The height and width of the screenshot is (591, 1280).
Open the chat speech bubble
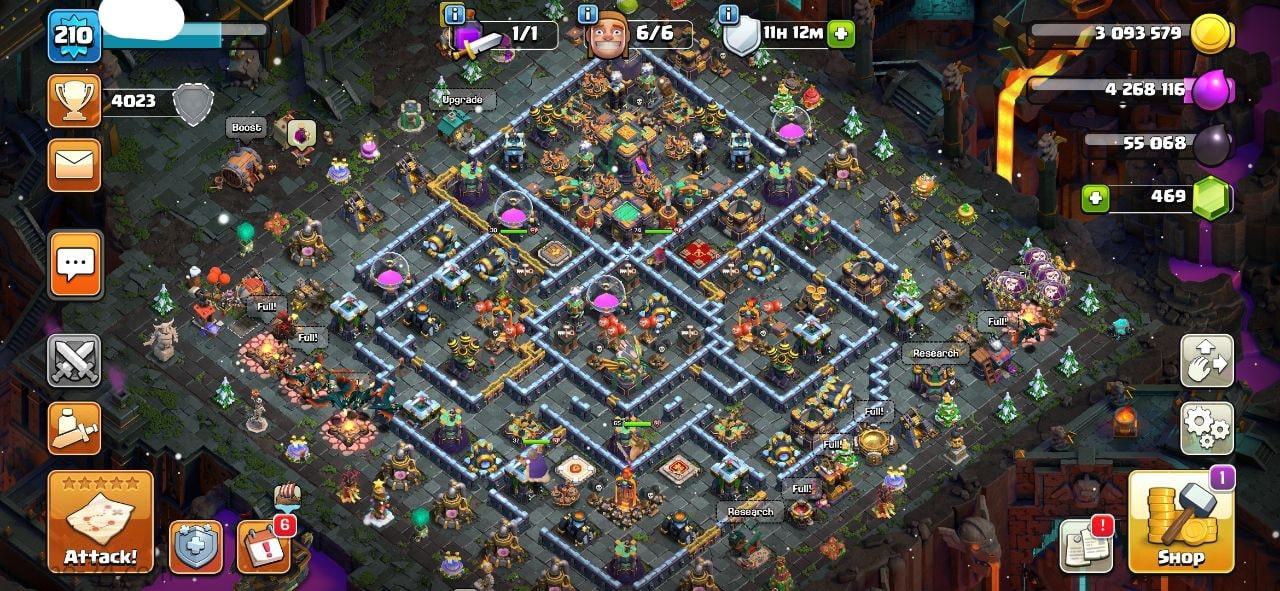point(75,264)
